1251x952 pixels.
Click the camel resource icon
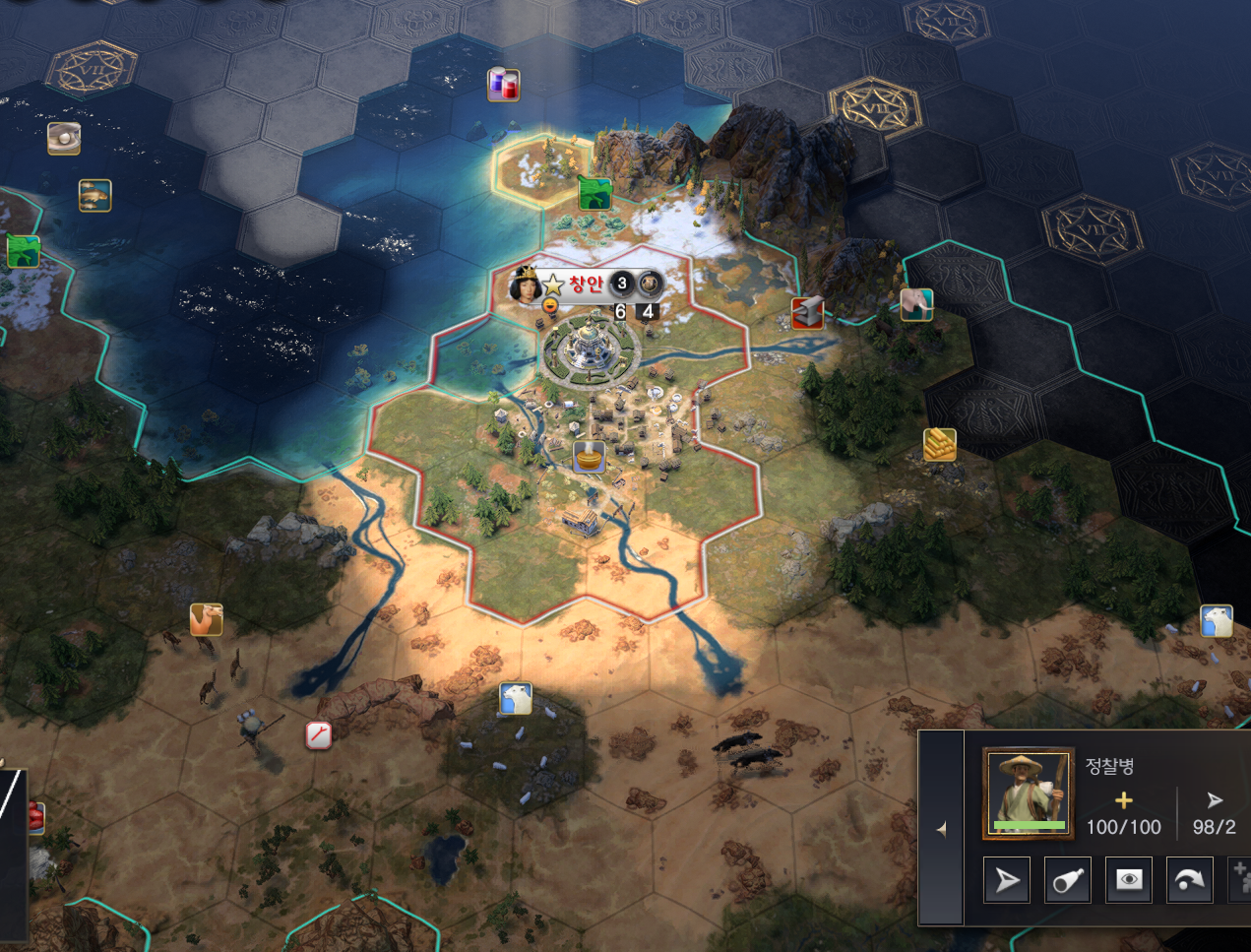[207, 619]
